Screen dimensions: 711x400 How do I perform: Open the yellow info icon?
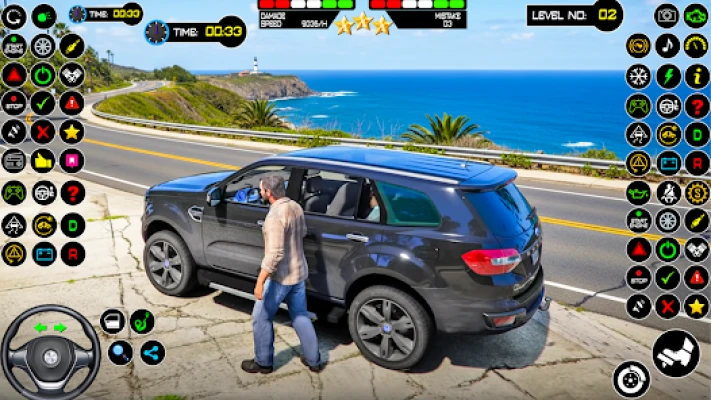click(697, 76)
